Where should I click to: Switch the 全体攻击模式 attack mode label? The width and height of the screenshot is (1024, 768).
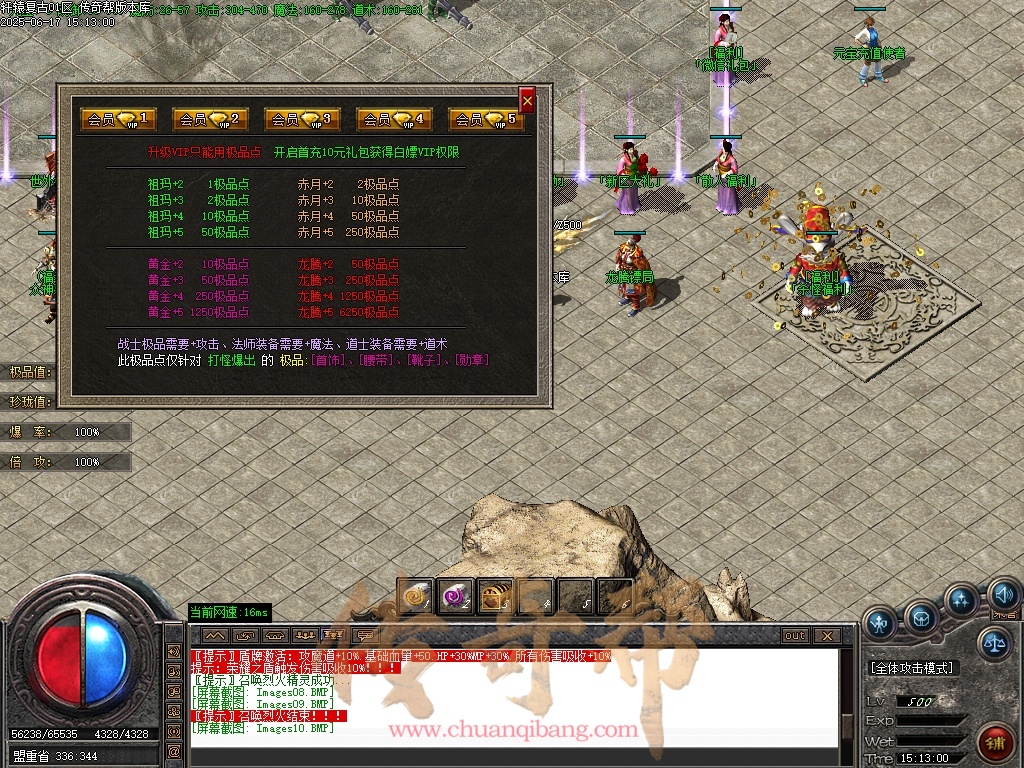912,667
